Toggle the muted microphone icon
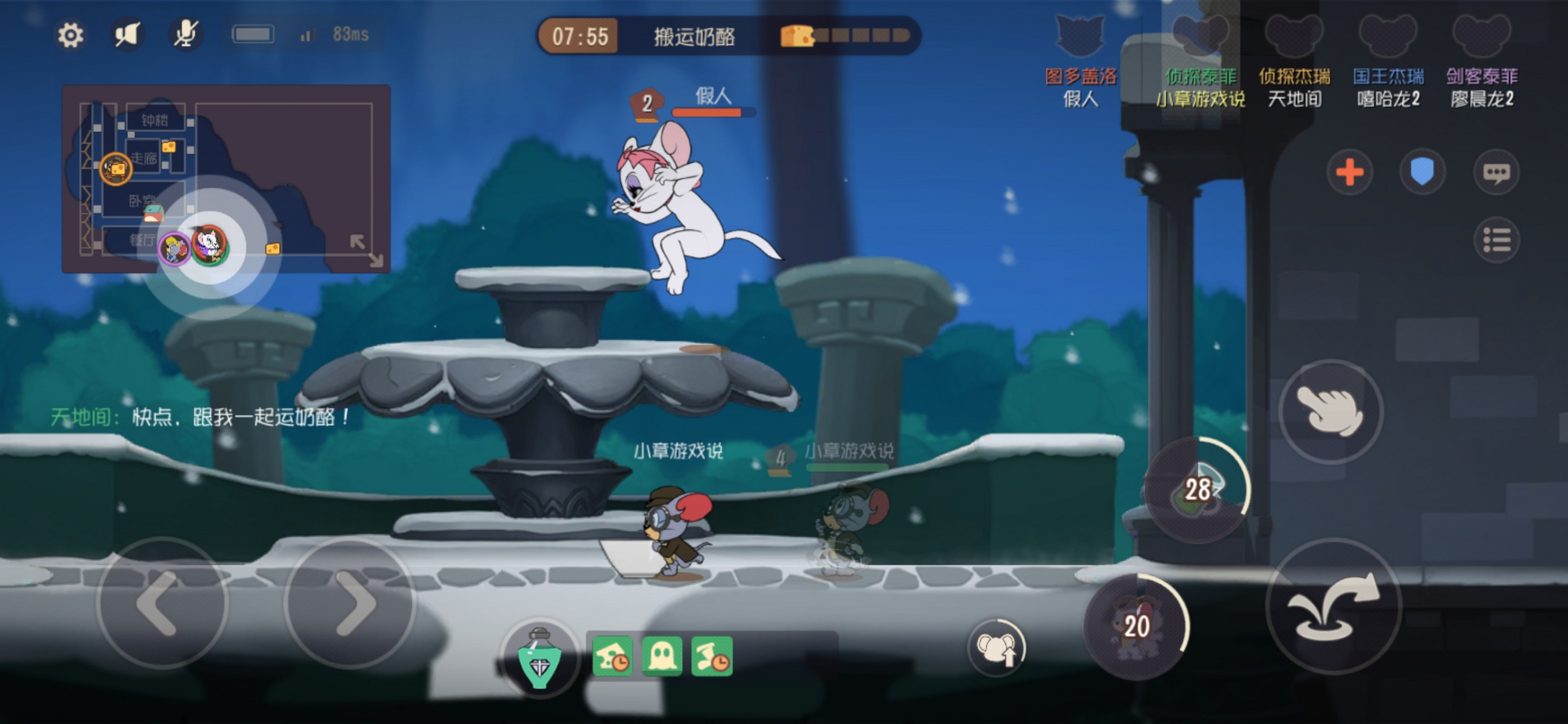1568x724 pixels. [x=184, y=34]
